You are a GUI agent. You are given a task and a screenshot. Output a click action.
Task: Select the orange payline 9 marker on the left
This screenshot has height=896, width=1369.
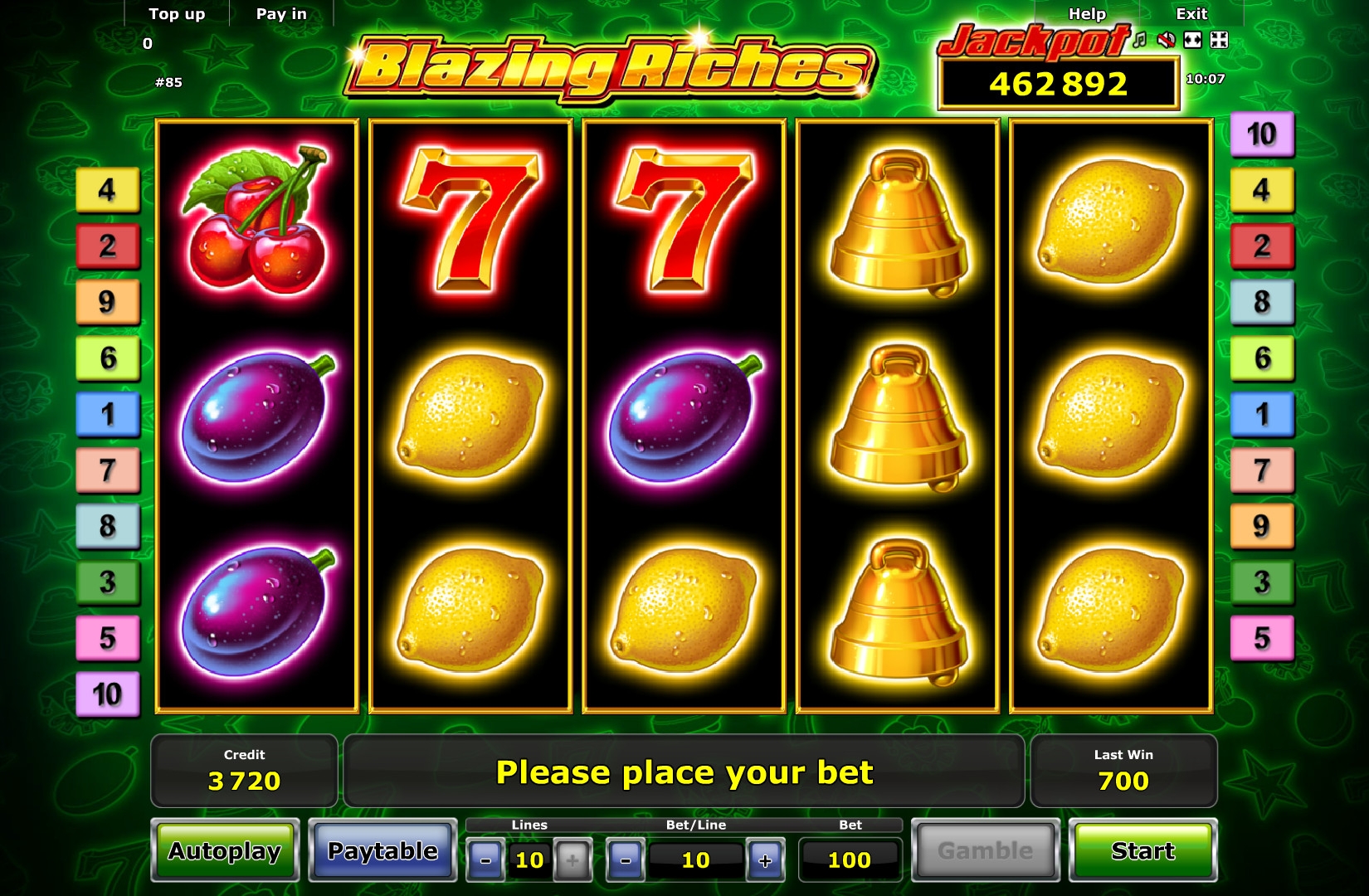click(108, 302)
